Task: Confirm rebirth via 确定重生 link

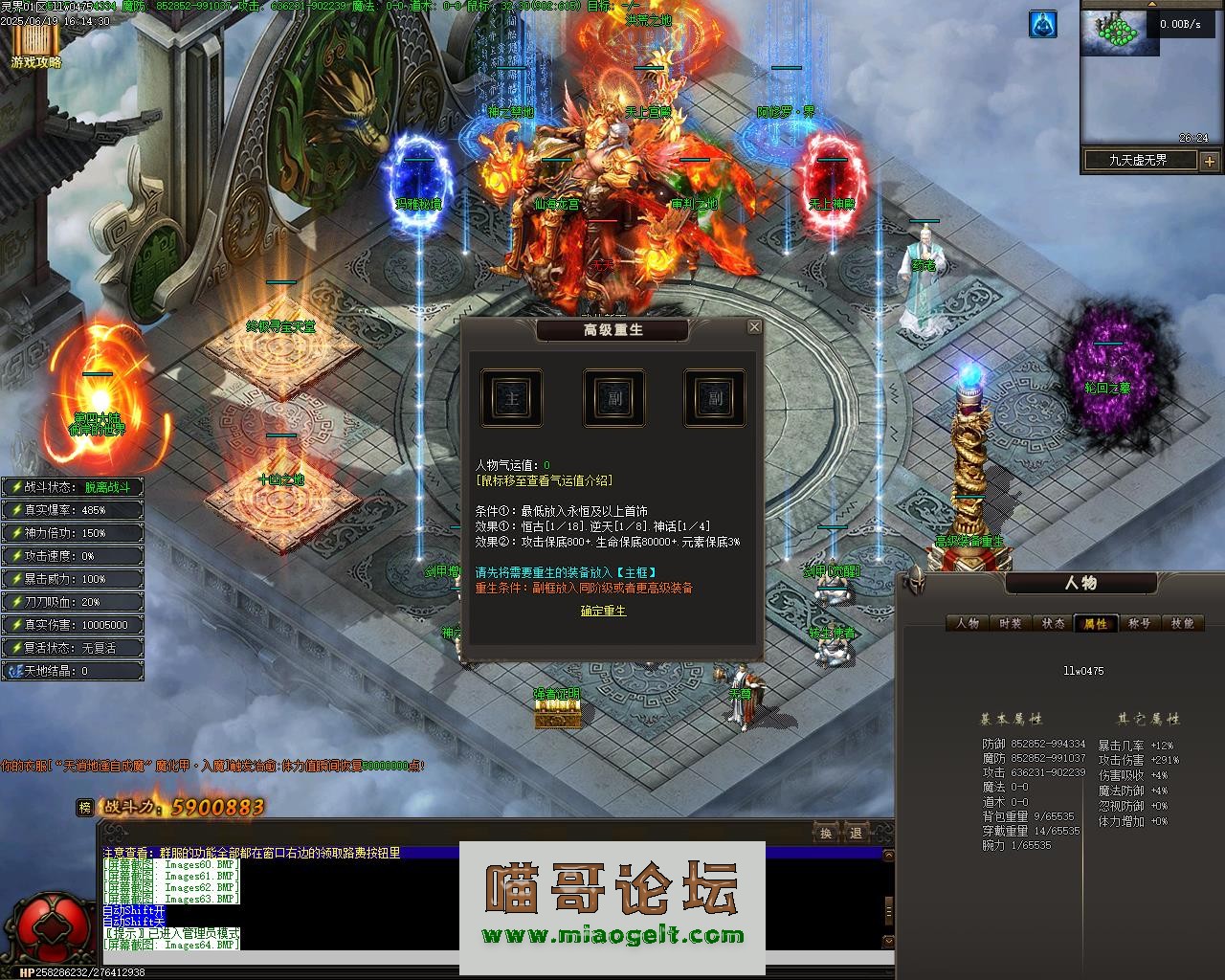Action: click(603, 611)
